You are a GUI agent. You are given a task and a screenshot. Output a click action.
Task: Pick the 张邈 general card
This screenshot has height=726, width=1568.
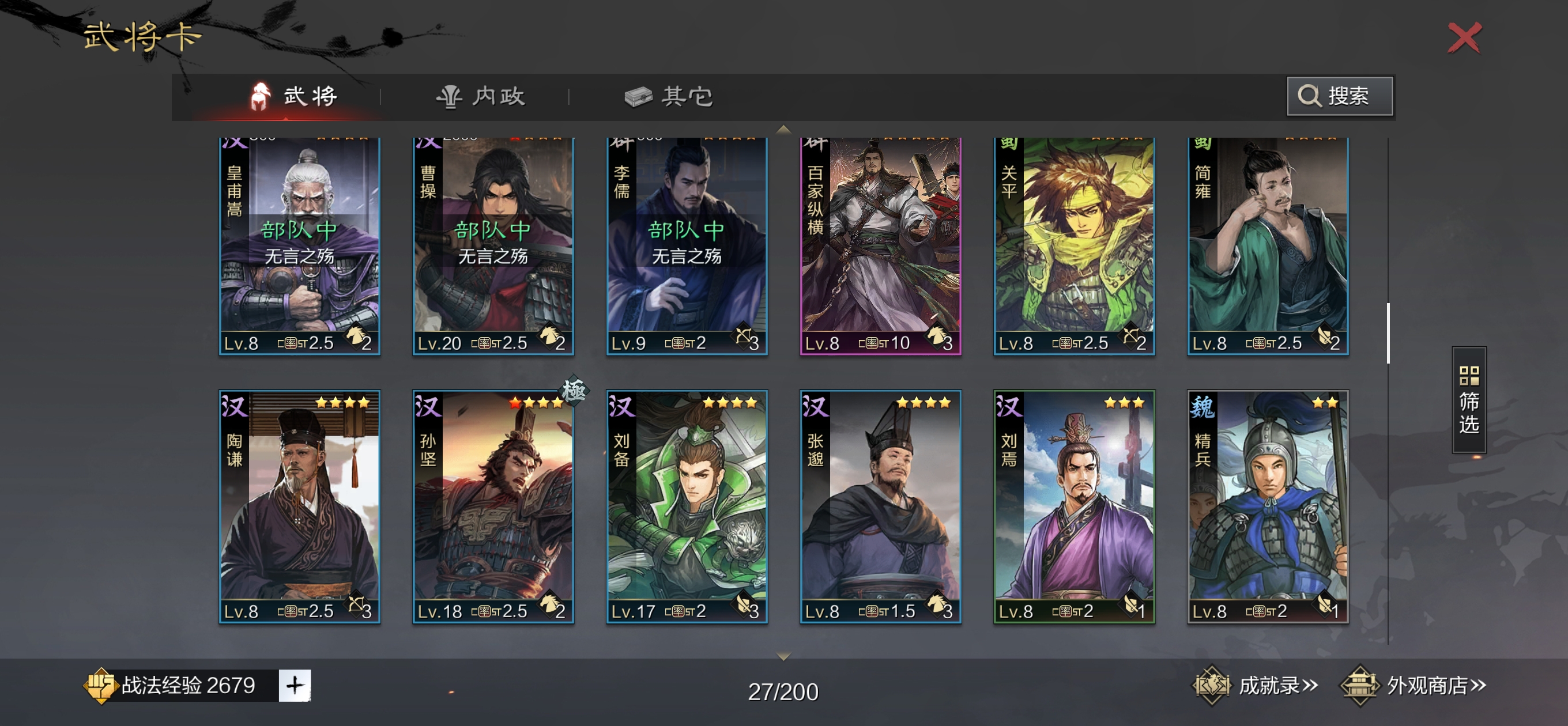[x=880, y=506]
